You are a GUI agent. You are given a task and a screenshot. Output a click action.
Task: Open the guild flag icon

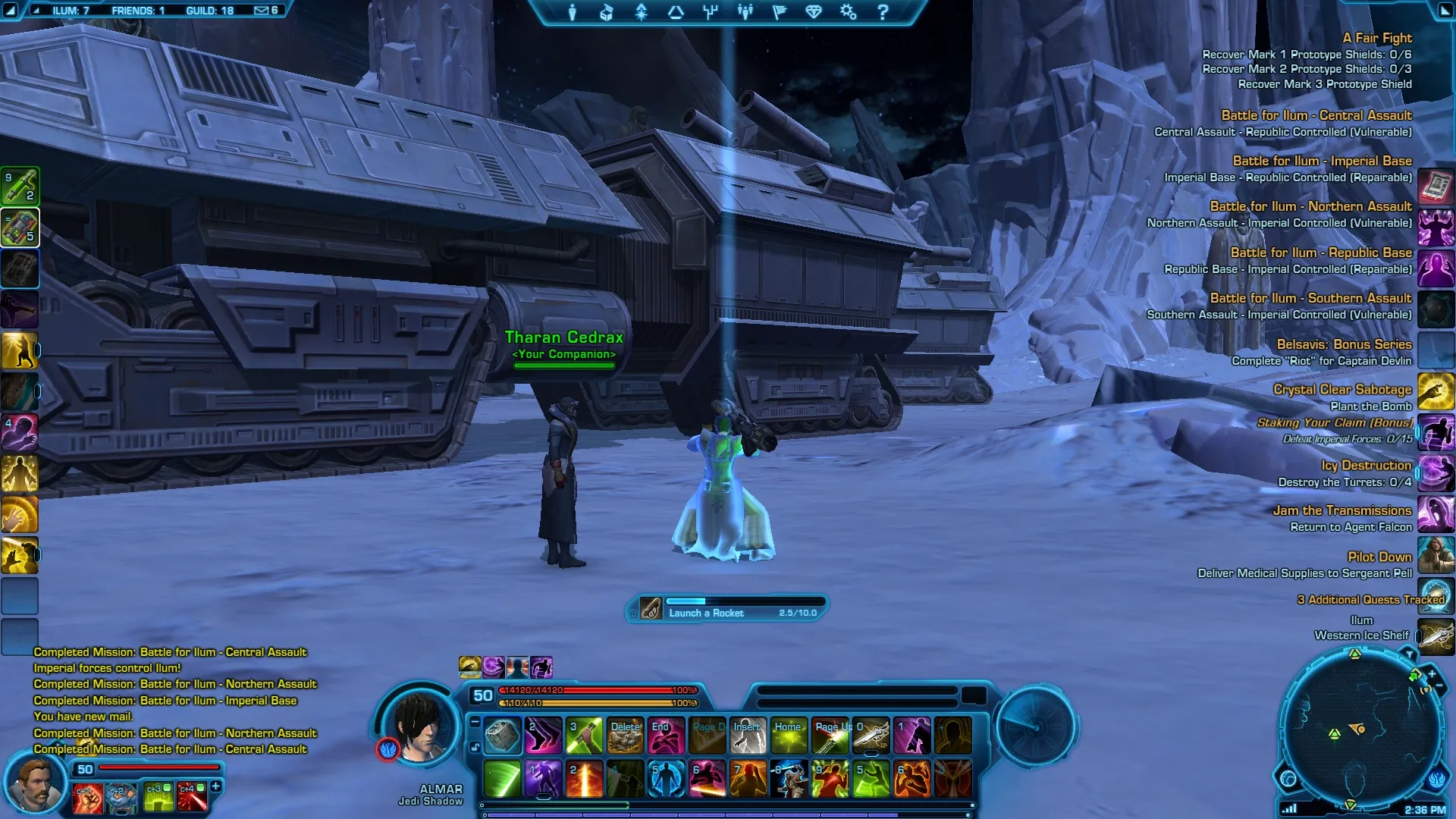(780, 12)
